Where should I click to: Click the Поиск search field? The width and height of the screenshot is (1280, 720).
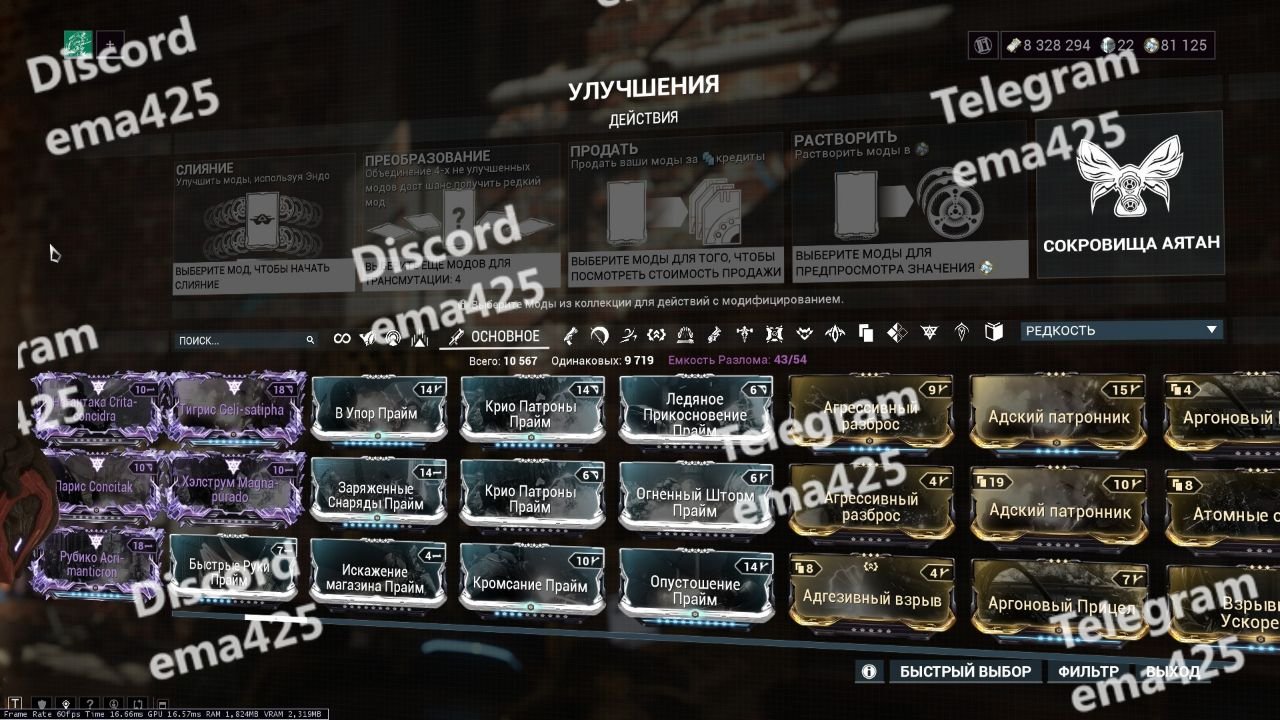pyautogui.click(x=240, y=340)
